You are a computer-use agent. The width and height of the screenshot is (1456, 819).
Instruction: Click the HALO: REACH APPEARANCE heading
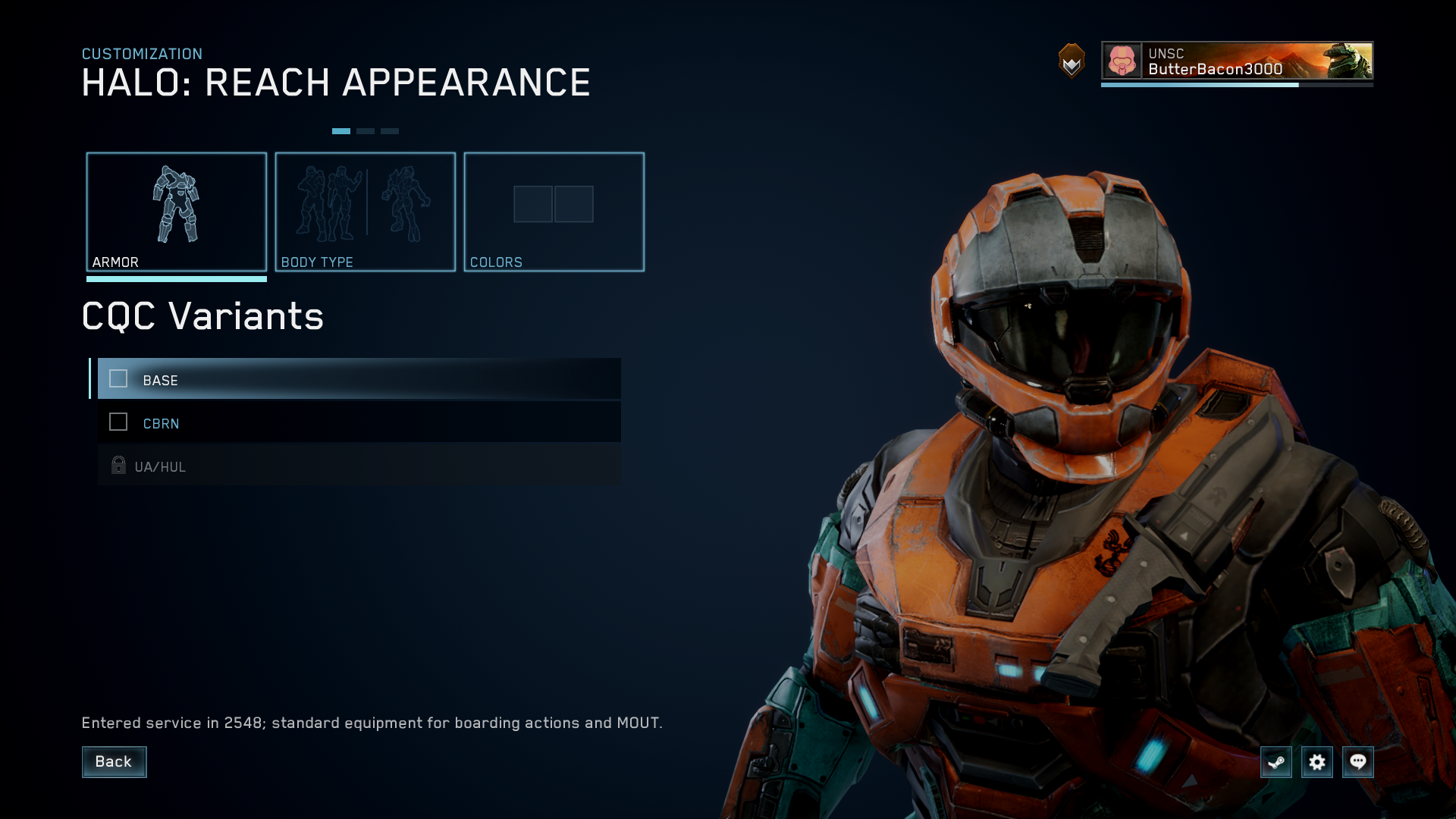coord(336,82)
